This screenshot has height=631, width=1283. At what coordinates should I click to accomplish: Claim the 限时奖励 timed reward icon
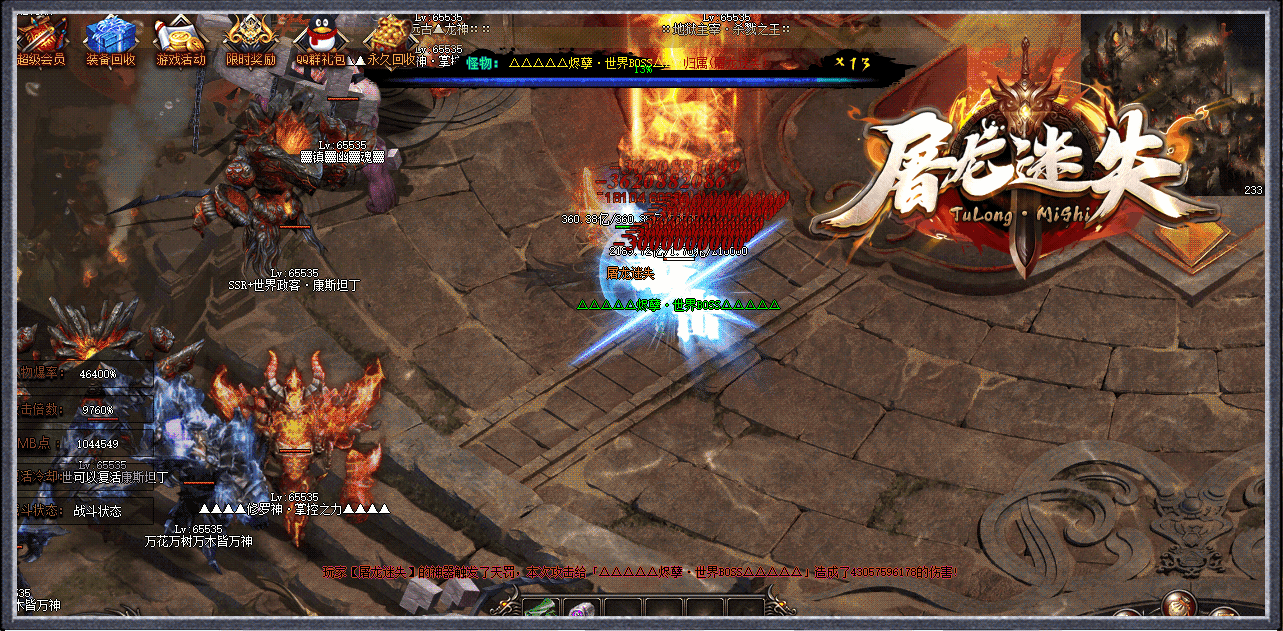(x=250, y=38)
